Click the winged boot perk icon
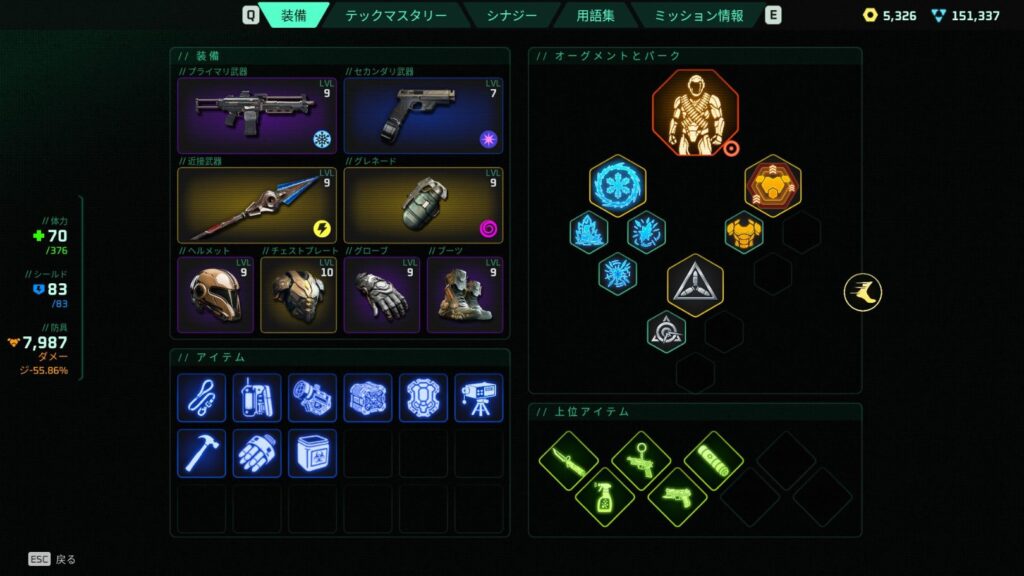This screenshot has width=1024, height=576. 862,293
